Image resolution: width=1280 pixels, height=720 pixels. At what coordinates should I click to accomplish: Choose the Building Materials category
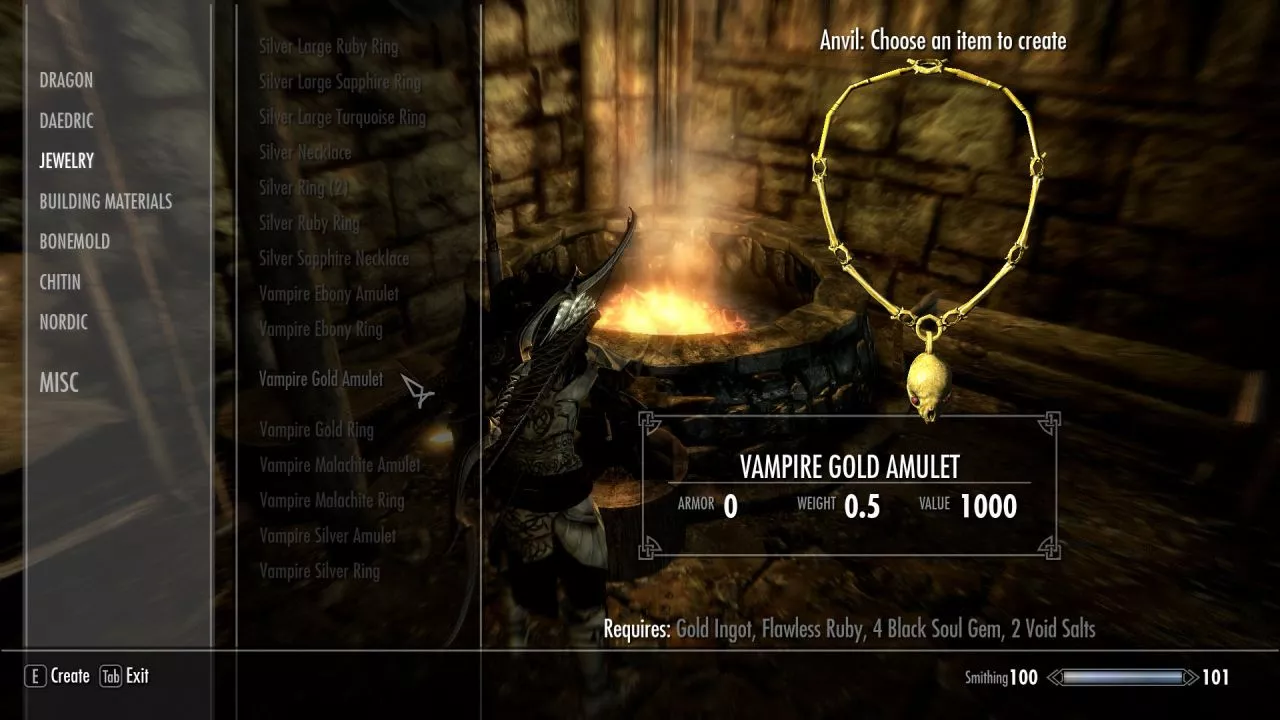tap(106, 201)
